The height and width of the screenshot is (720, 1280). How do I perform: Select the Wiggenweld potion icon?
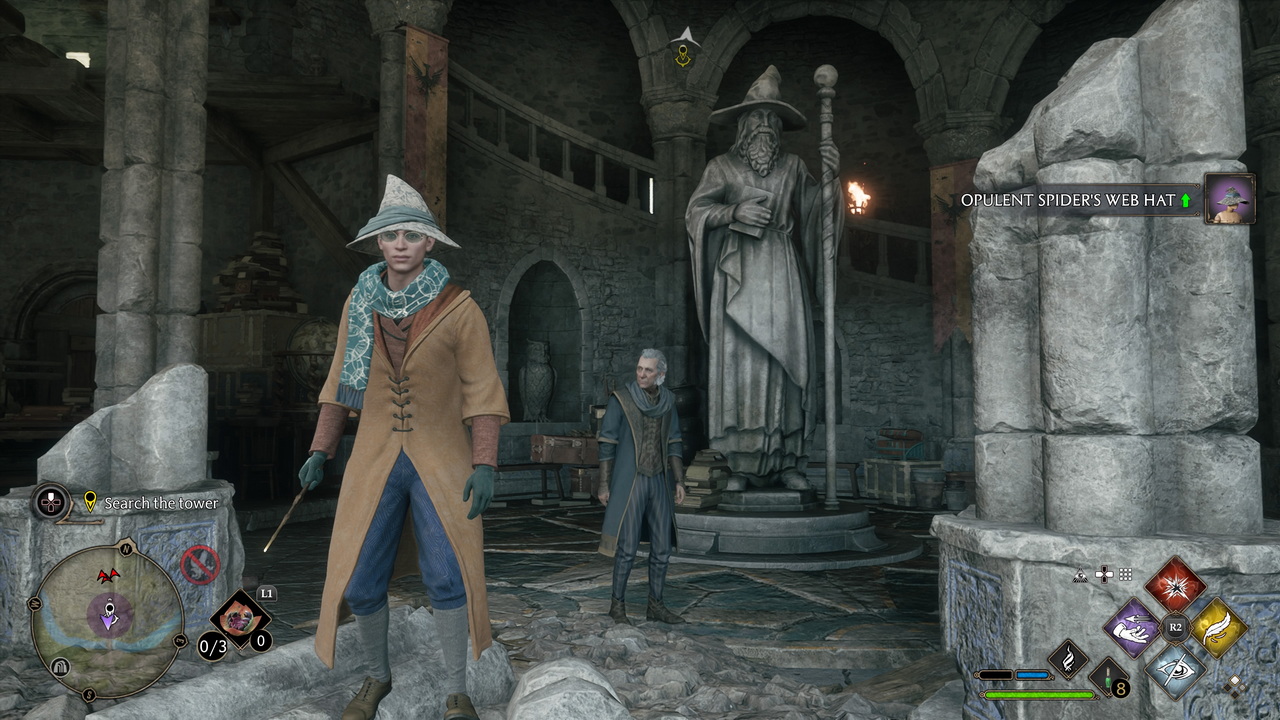coord(1108,678)
